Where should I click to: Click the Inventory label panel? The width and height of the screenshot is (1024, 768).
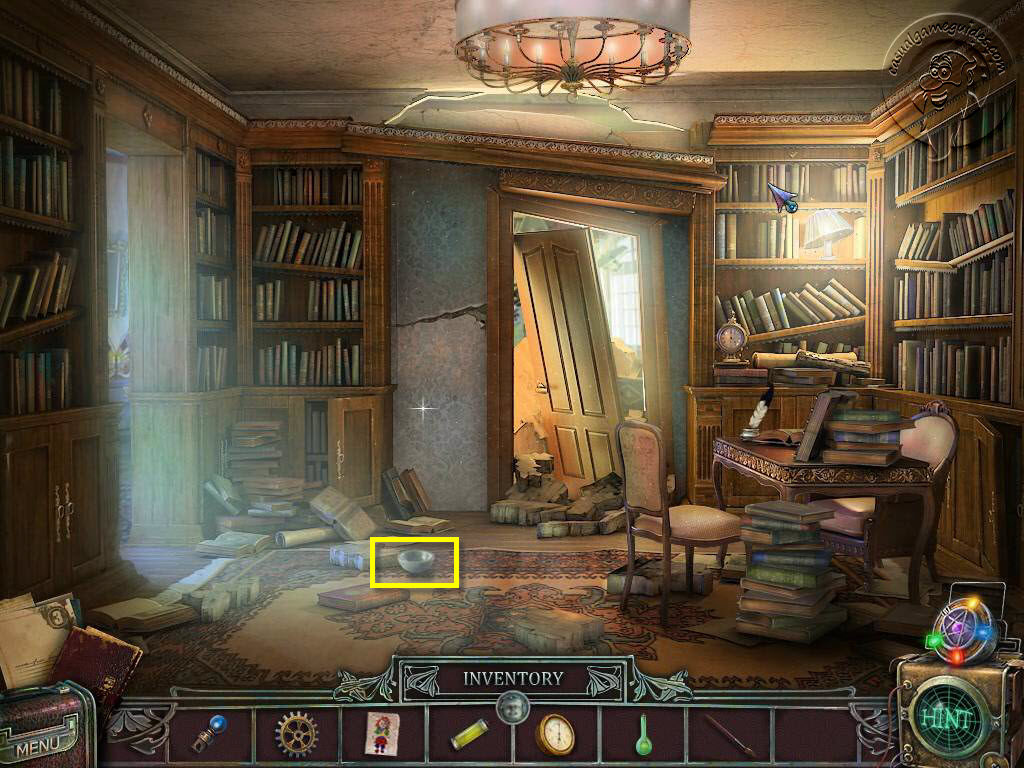click(x=513, y=679)
